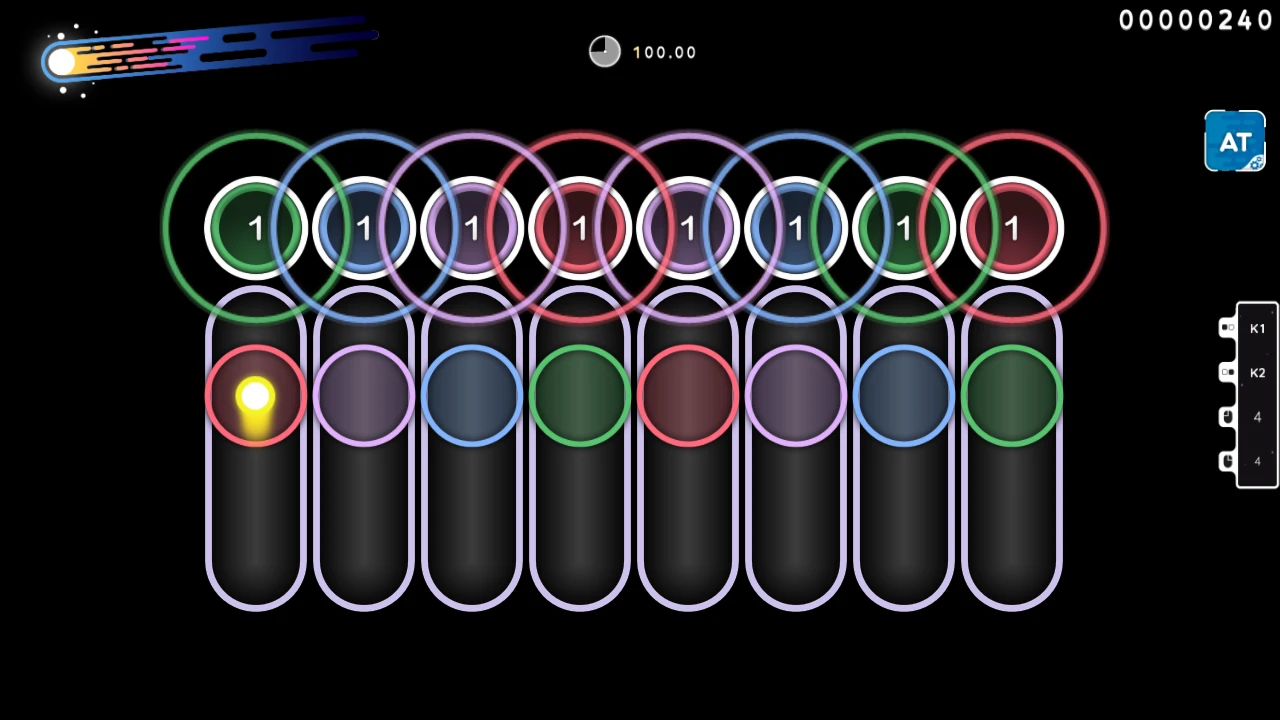Click the accuracy pie indicator icon
1280x720 pixels.
tap(604, 51)
